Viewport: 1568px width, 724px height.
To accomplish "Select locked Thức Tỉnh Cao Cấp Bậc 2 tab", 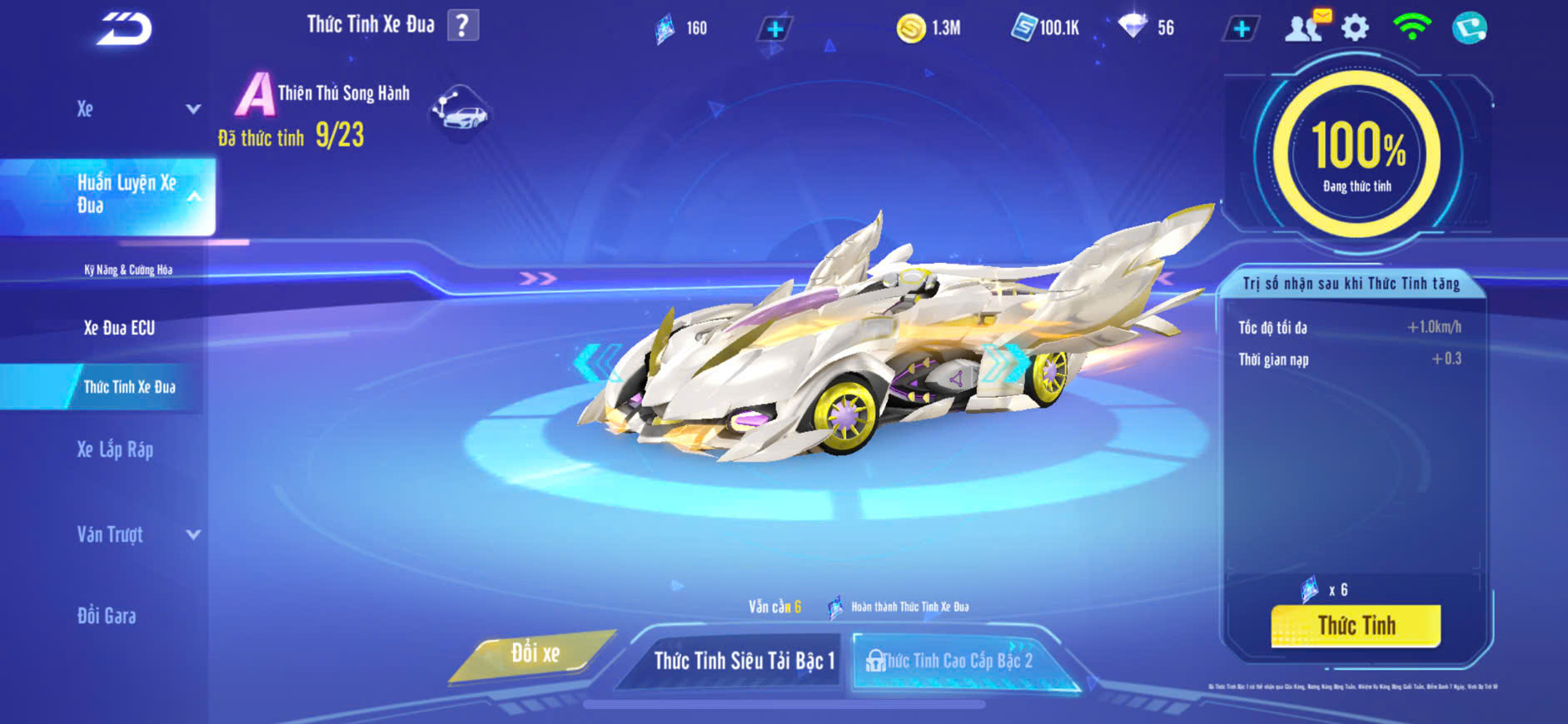I will click(956, 661).
